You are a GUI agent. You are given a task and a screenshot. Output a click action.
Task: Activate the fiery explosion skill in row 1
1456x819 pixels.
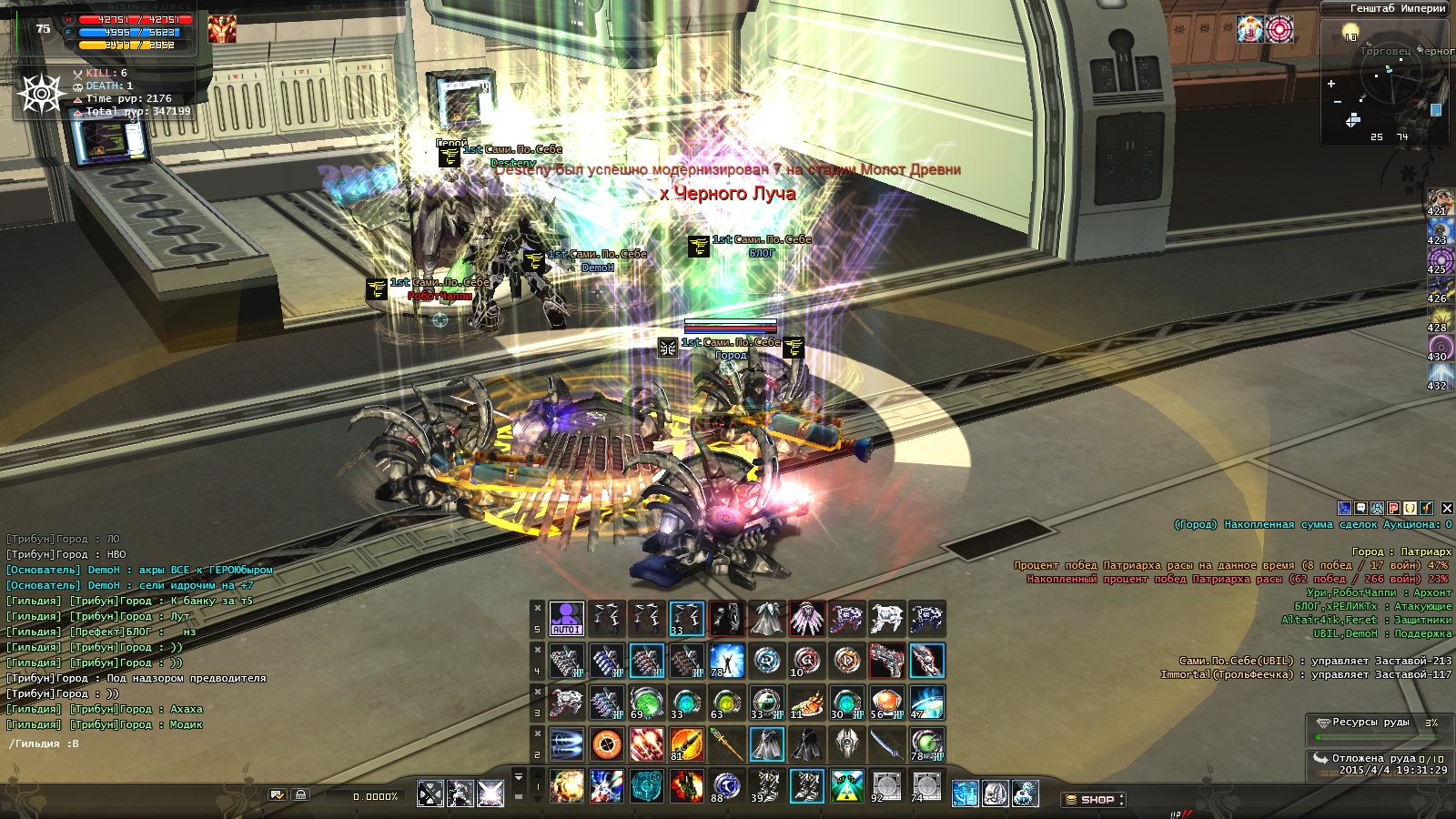tap(566, 786)
